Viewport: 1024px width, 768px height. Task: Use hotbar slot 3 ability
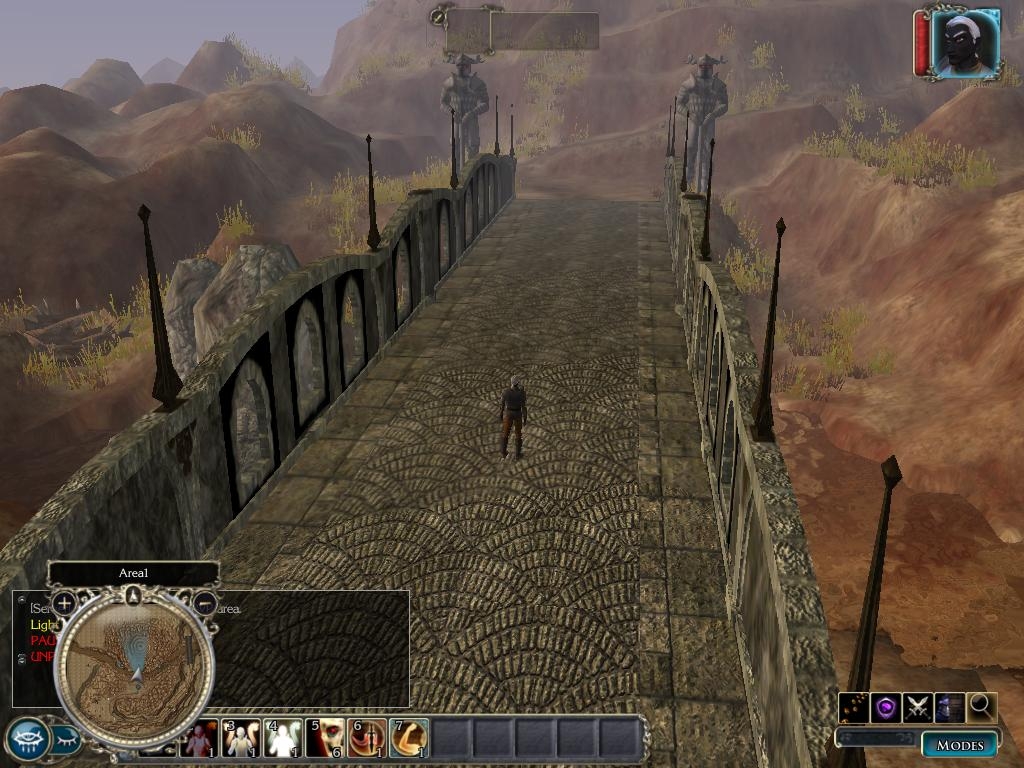[x=240, y=739]
